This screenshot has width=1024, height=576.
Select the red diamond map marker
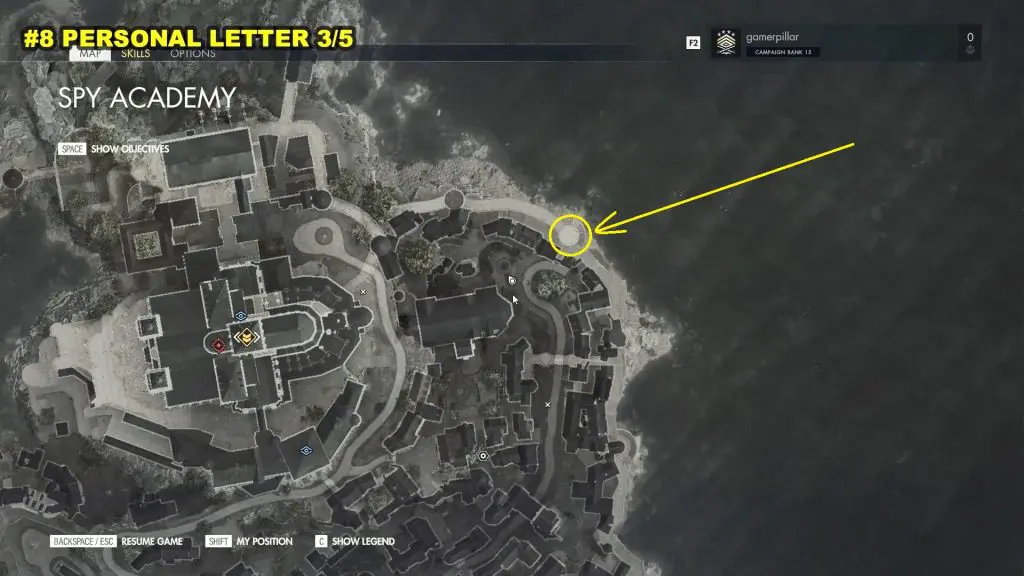tap(219, 345)
